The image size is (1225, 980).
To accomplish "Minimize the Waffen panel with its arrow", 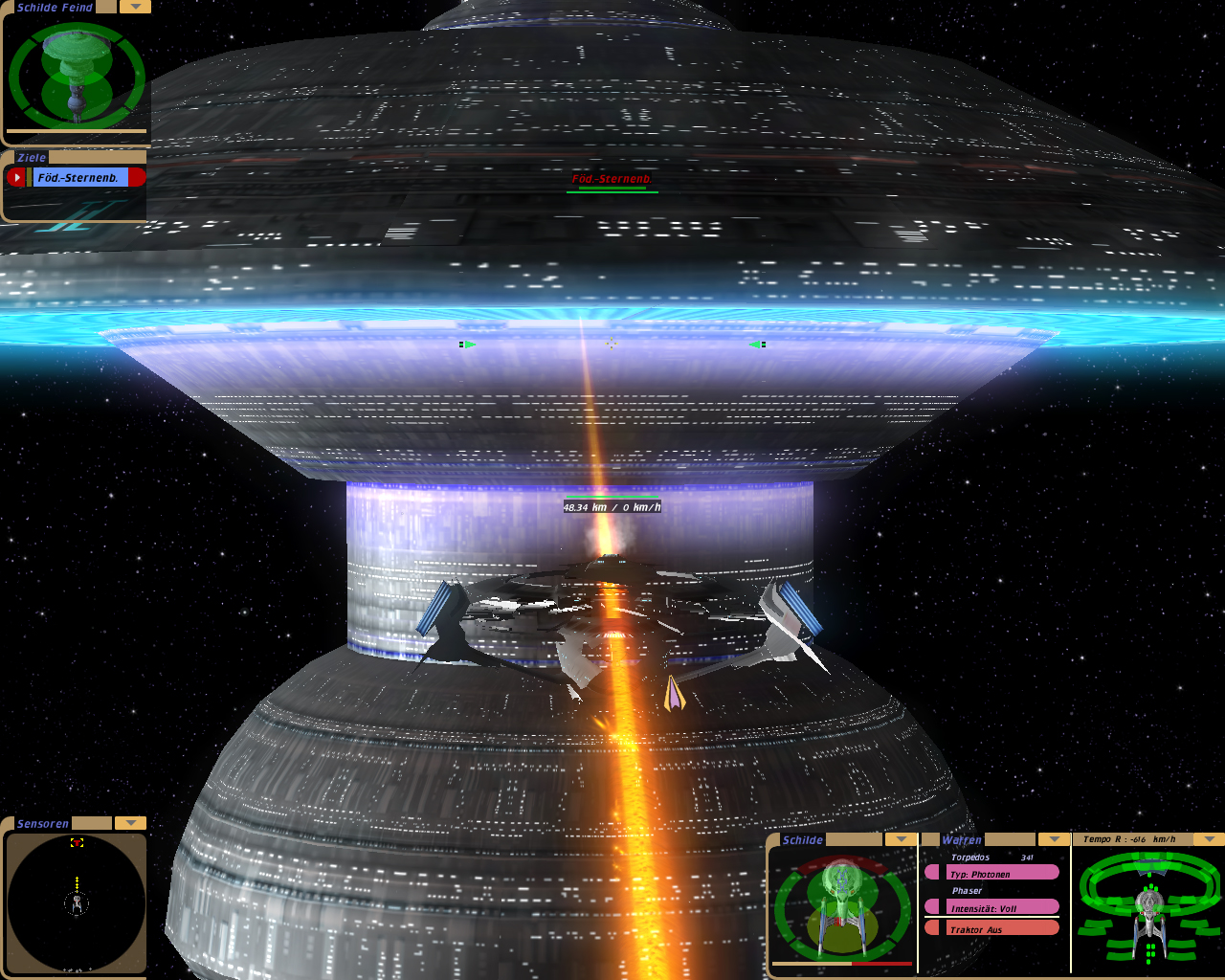I will tap(1054, 839).
